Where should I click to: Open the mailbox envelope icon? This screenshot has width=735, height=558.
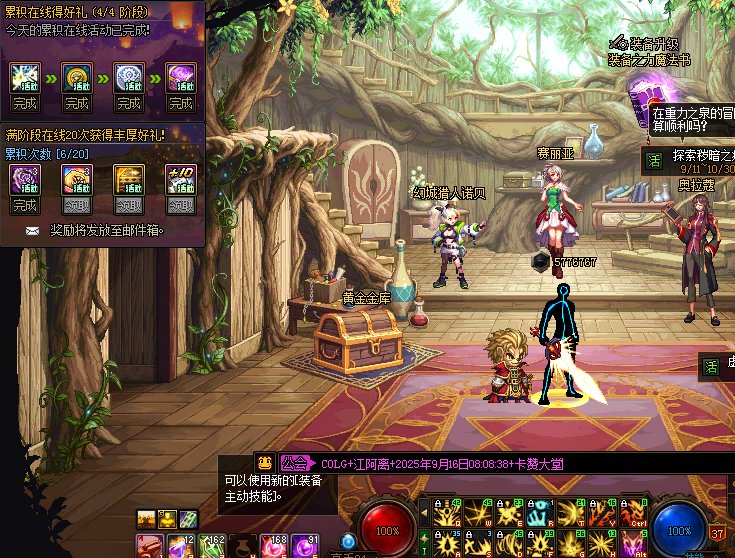pyautogui.click(x=33, y=231)
